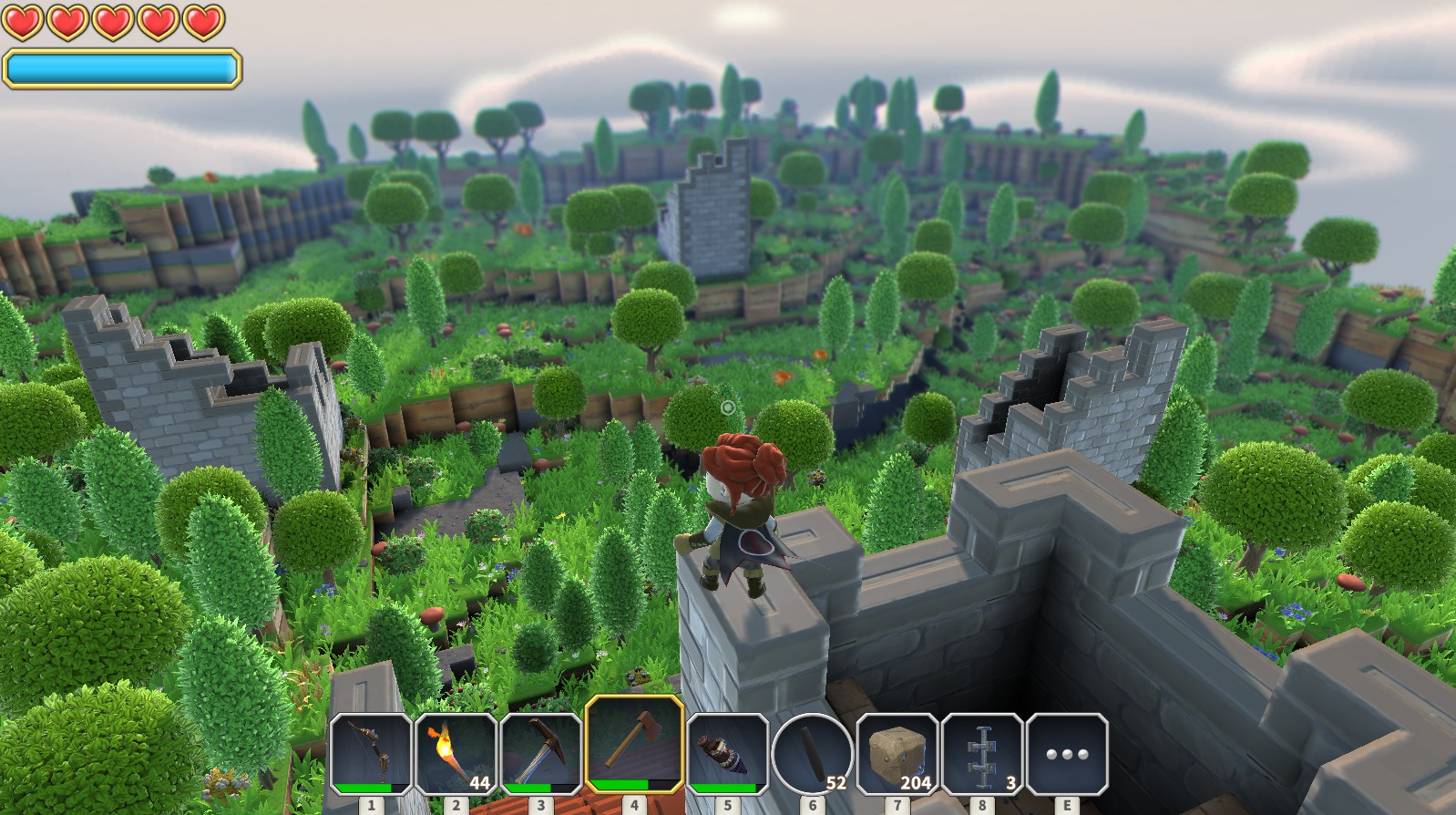
Task: Select the round slot holding 52 items
Action: coord(812,753)
